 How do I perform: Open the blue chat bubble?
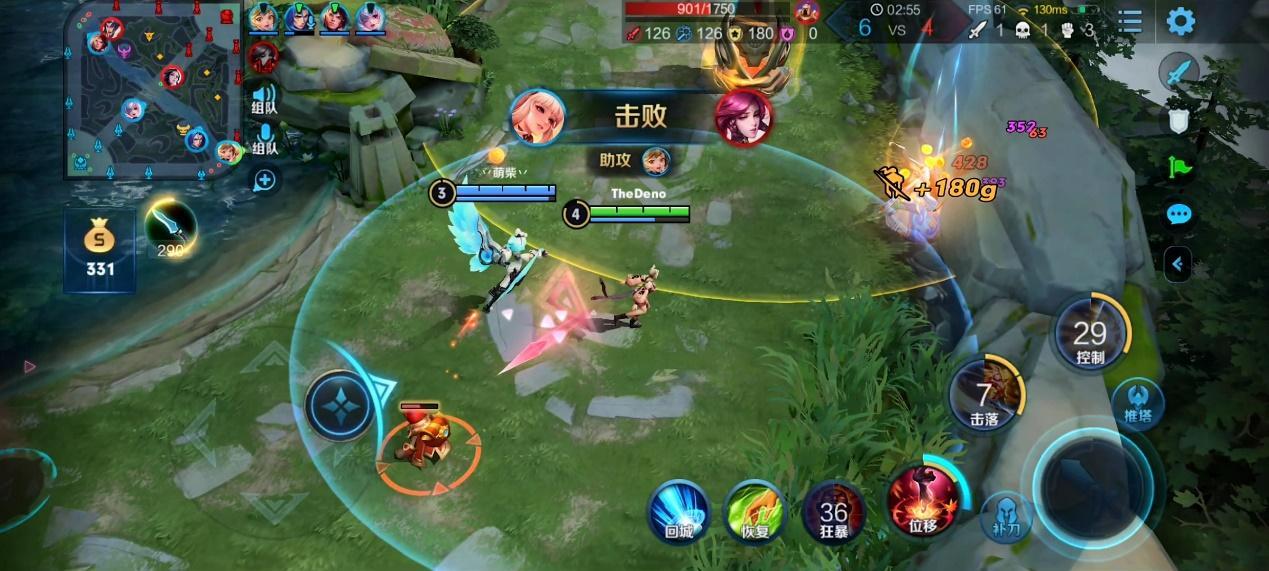(1180, 214)
